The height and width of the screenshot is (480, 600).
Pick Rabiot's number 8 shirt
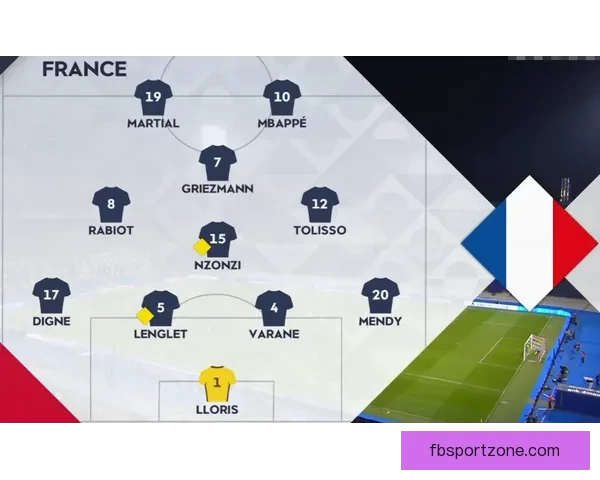coord(111,204)
